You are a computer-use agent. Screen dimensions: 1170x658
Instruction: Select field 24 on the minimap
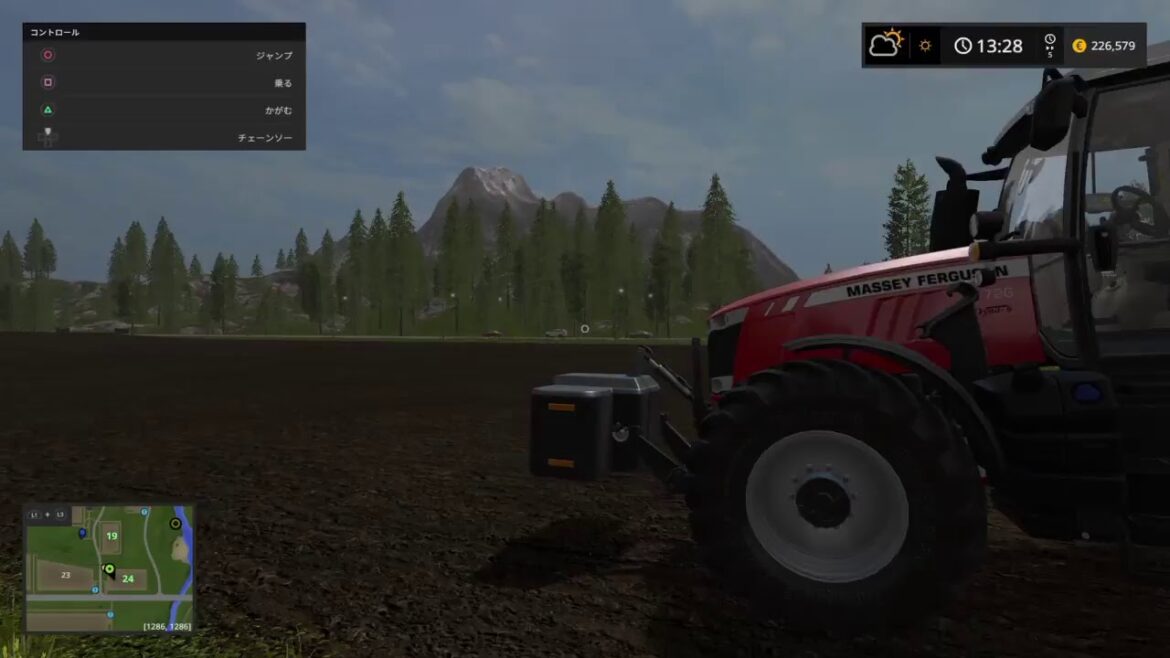[128, 578]
